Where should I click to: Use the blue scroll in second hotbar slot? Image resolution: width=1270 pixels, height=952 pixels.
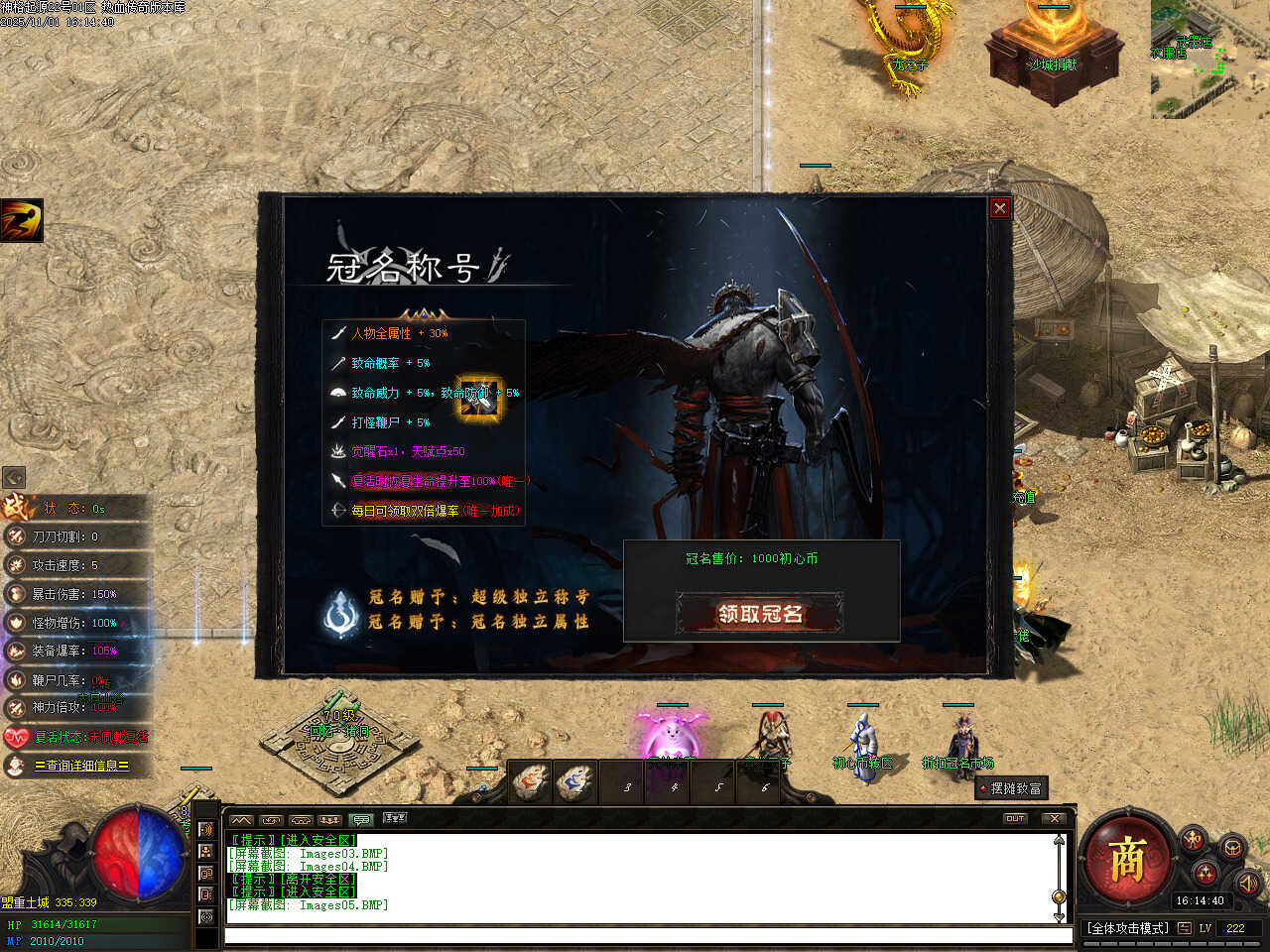pos(574,783)
